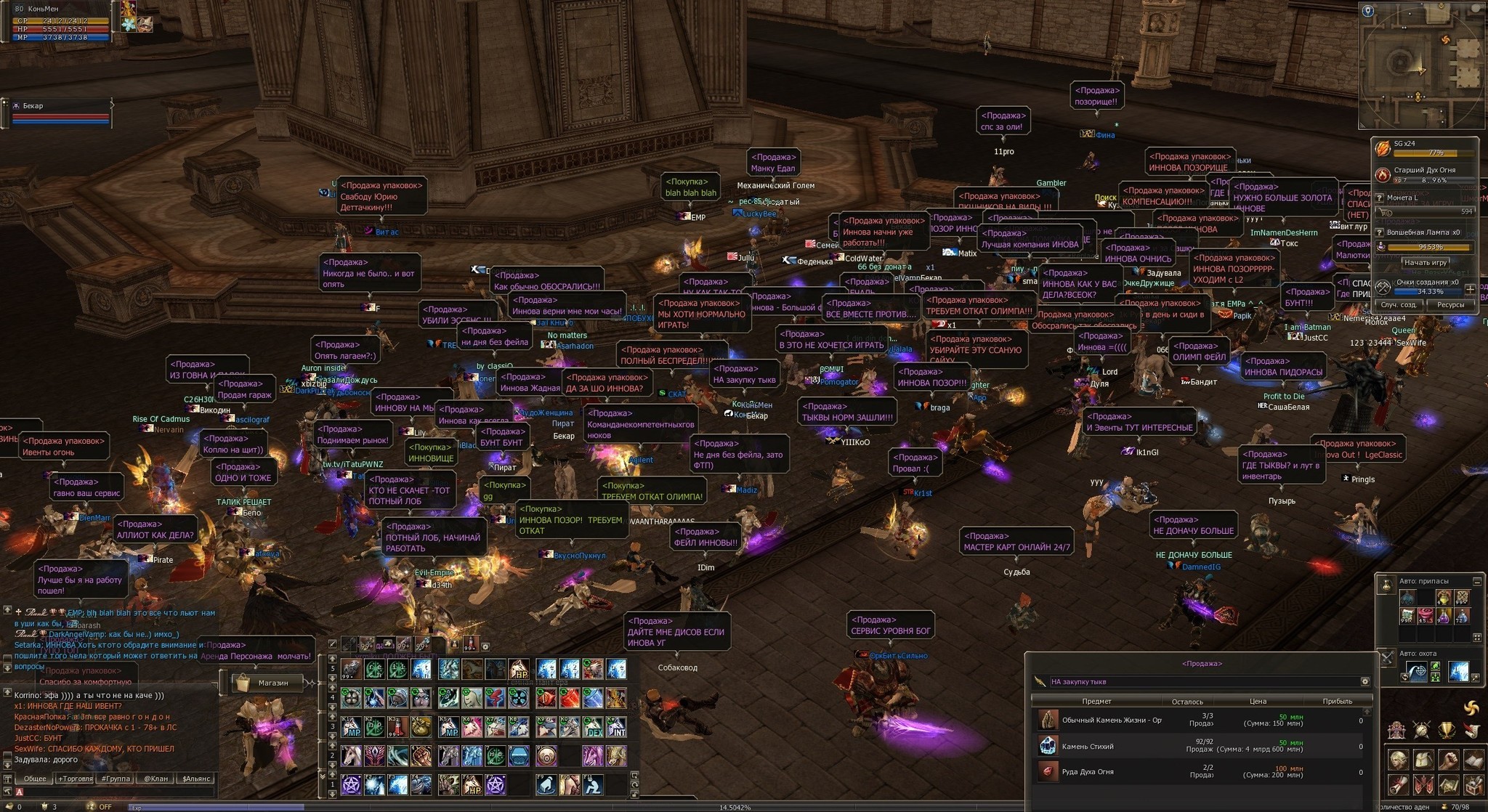The height and width of the screenshot is (812, 1488).
Task: Switch to the +Торговля chat tab
Action: 75,779
